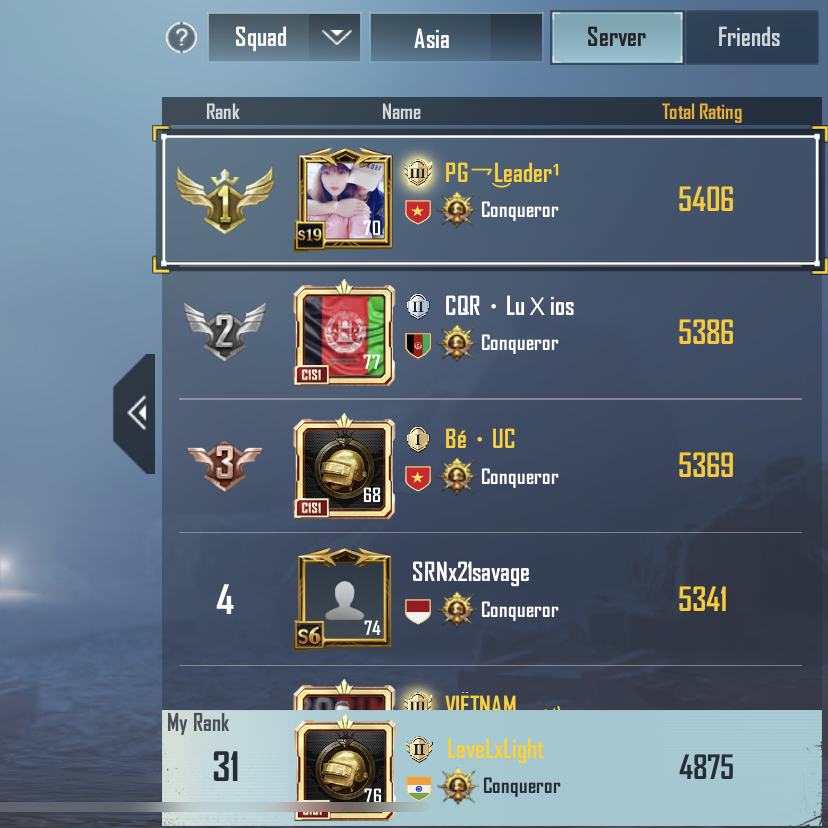Screen dimensions: 828x828
Task: Open the Squad mode dropdown
Action: 284,38
